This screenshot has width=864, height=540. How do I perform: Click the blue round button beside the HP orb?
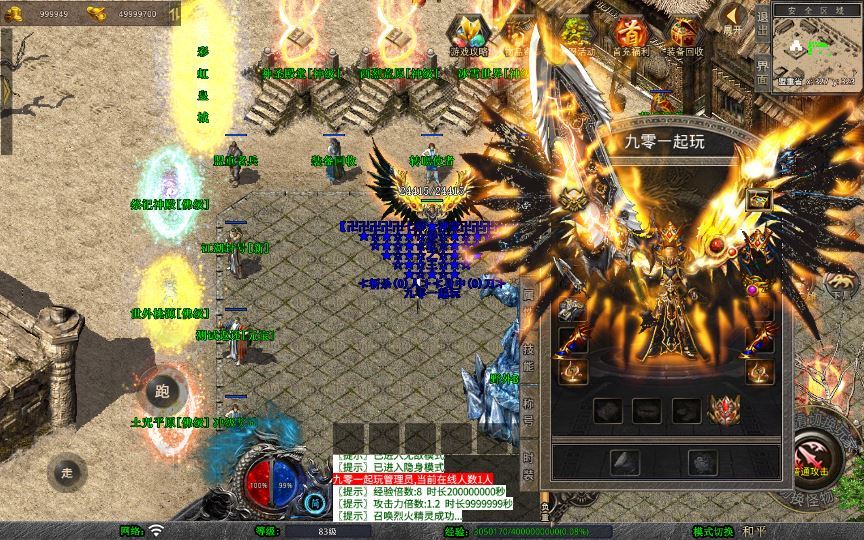click(x=314, y=503)
